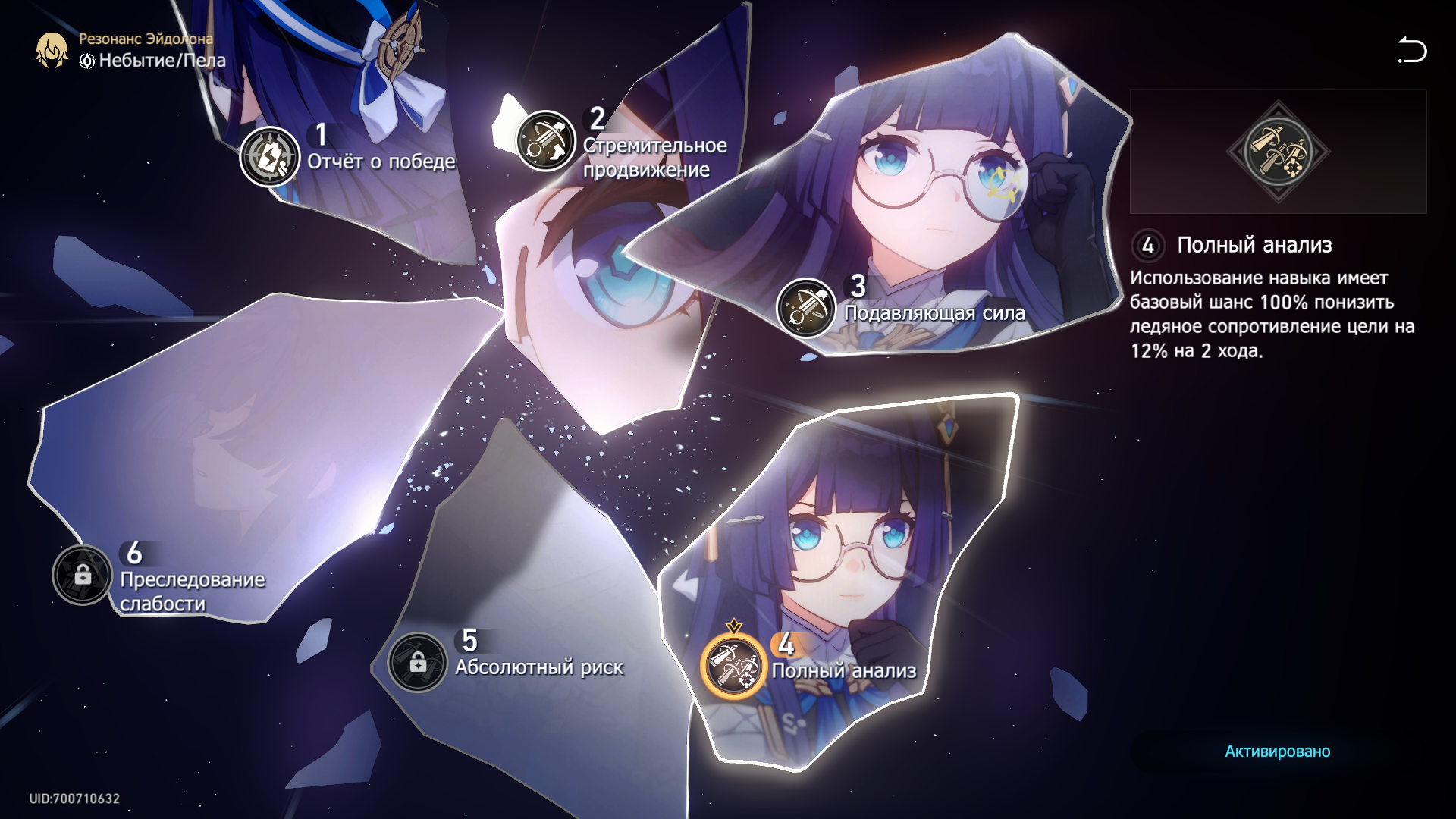This screenshot has width=1456, height=819.
Task: Select Eidolon 3 Подавляющая сила
Action: [x=805, y=309]
